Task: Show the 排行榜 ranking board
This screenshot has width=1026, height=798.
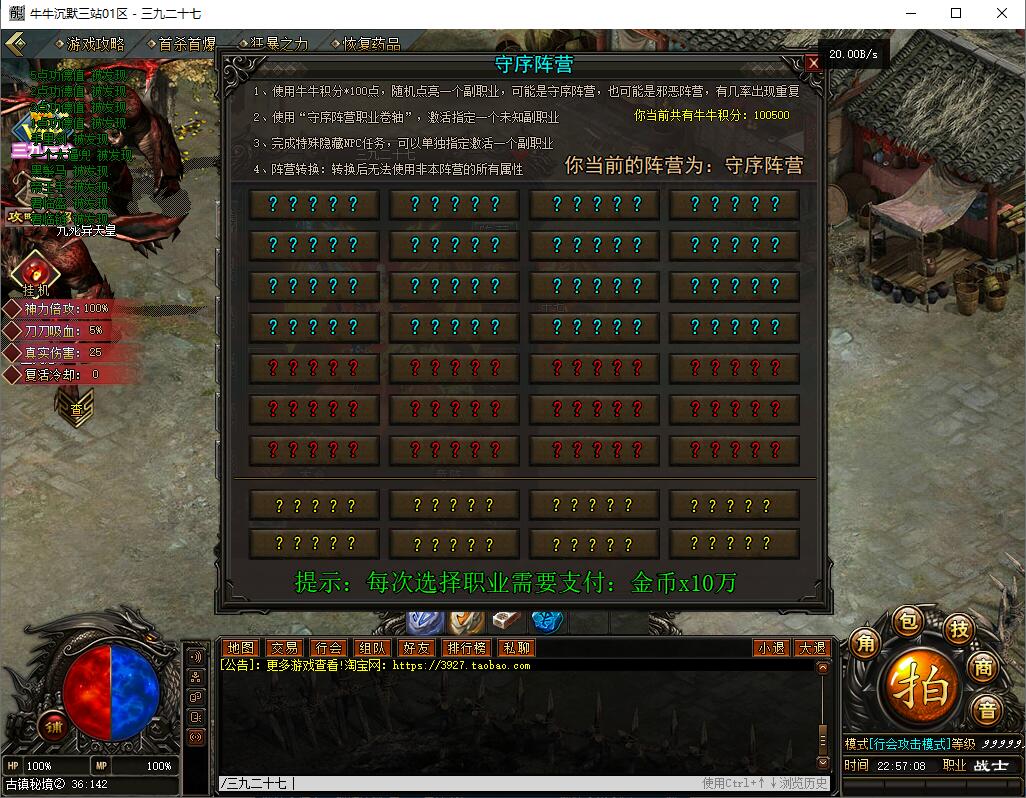Action: pos(467,648)
